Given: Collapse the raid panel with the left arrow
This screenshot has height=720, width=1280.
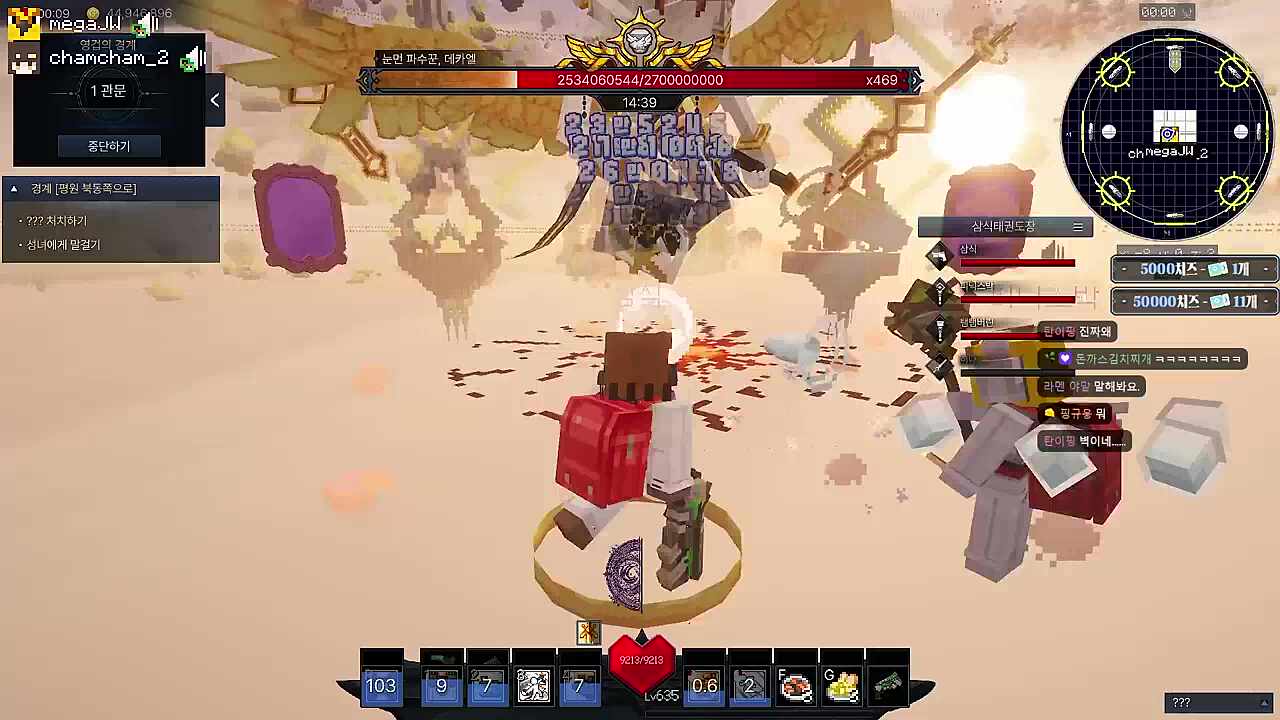Looking at the screenshot, I should click(x=215, y=100).
